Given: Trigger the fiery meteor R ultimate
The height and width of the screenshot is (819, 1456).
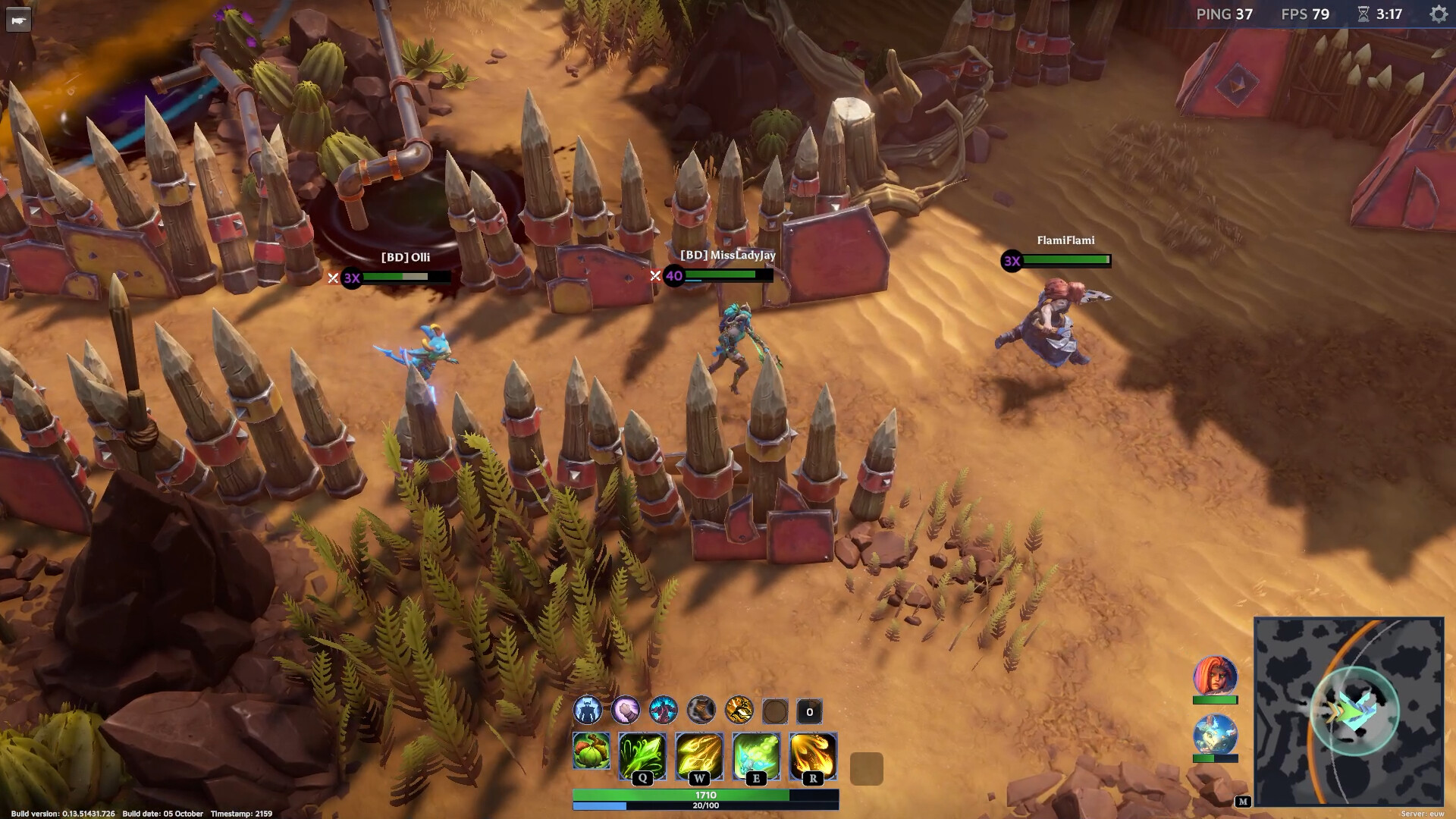Looking at the screenshot, I should point(813,755).
